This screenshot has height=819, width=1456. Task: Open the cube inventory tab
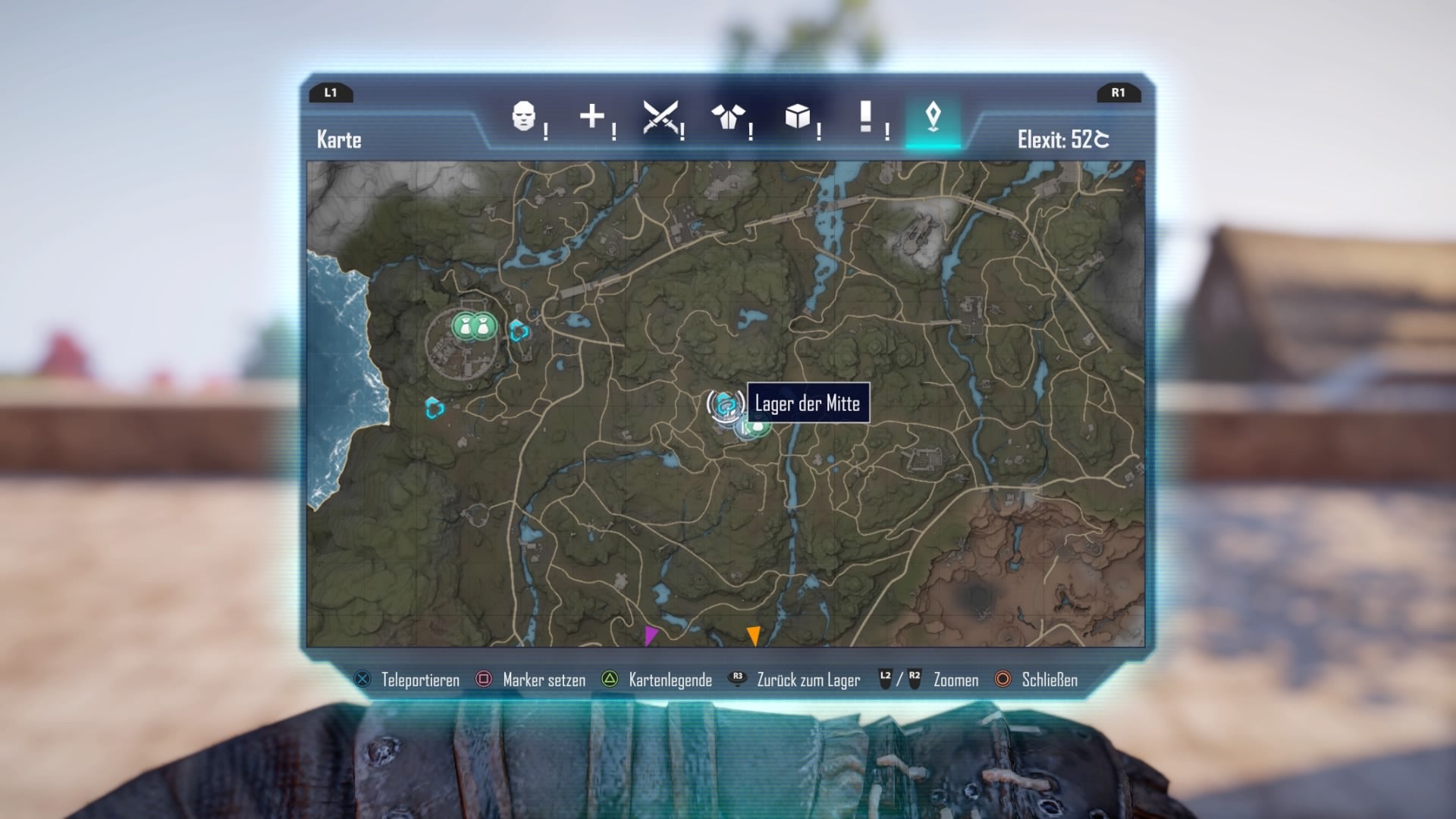797,117
